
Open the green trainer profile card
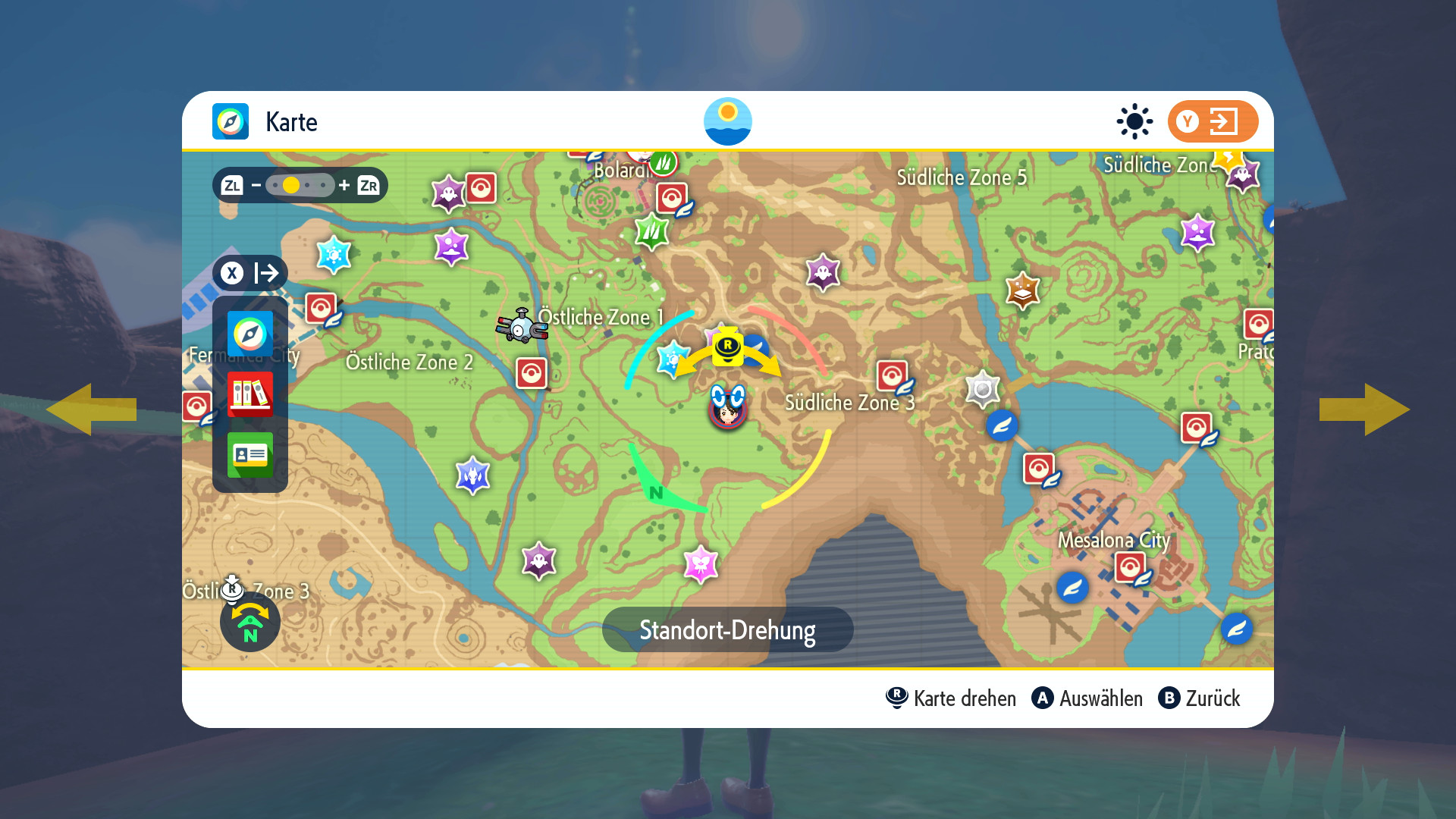250,455
